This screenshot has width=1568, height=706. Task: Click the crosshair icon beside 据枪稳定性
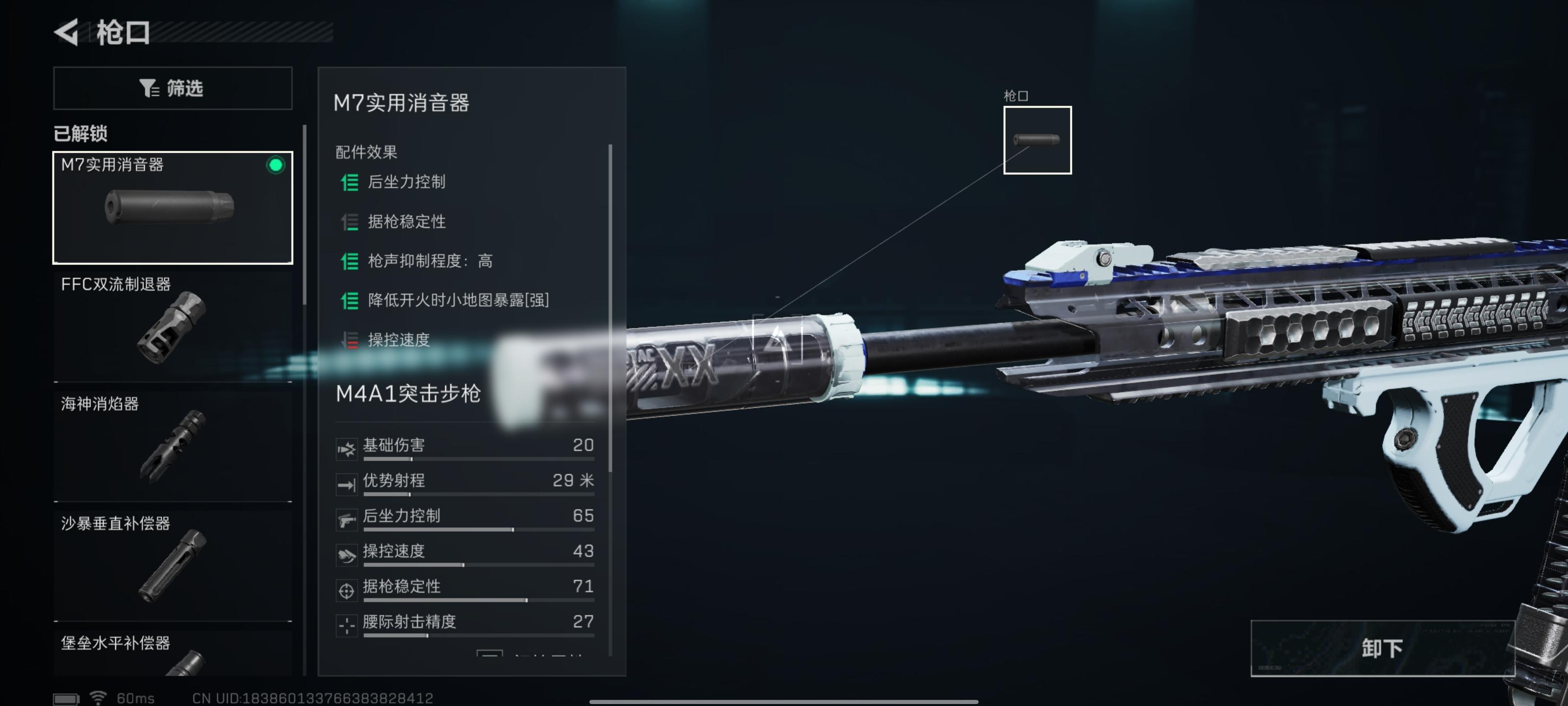(347, 590)
